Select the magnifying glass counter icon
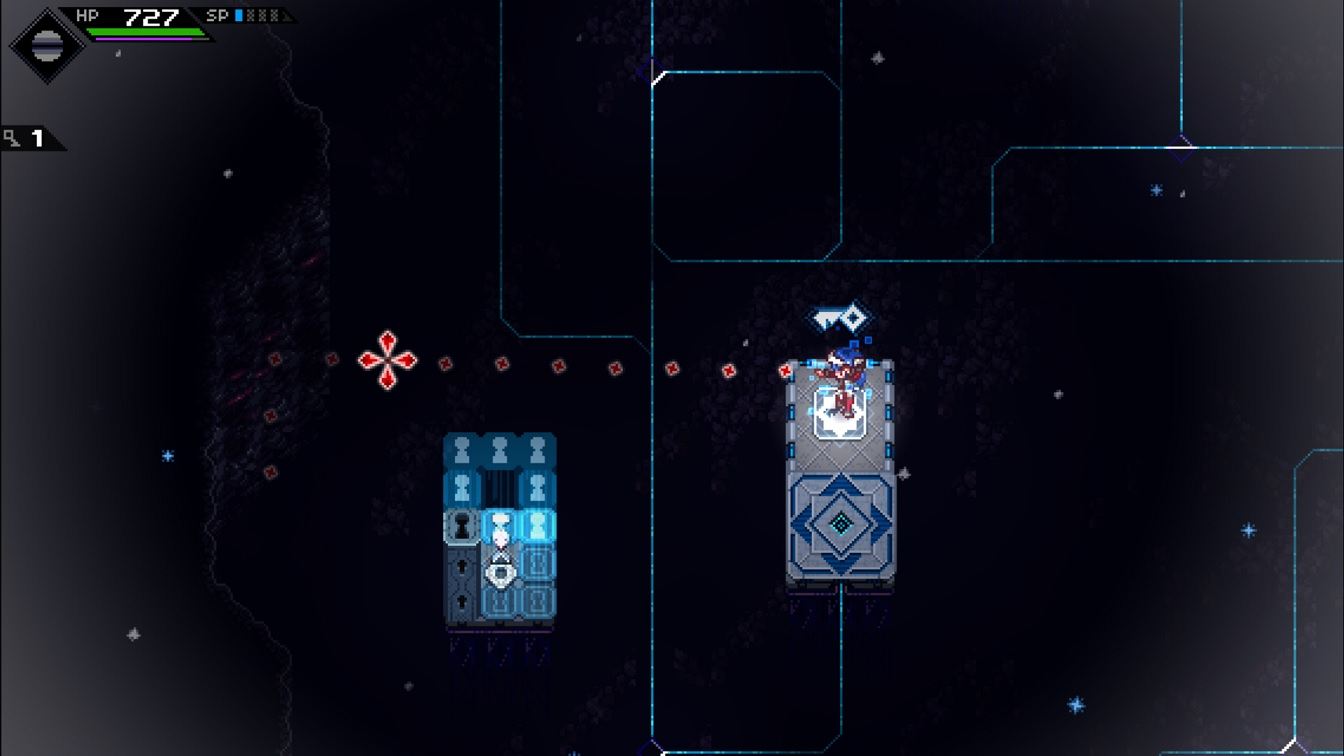Image resolution: width=1344 pixels, height=756 pixels. (11, 136)
